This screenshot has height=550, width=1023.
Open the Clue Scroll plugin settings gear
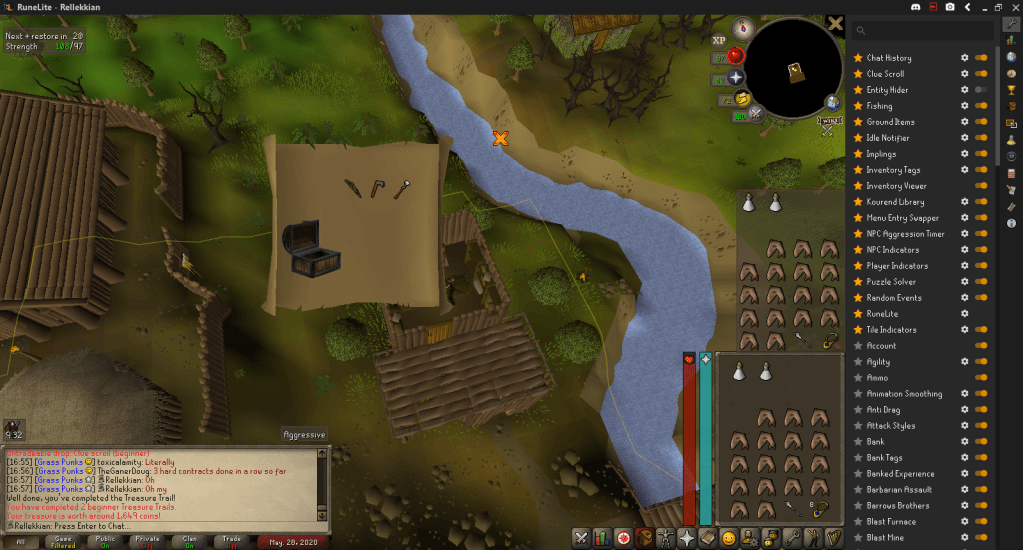(x=964, y=74)
